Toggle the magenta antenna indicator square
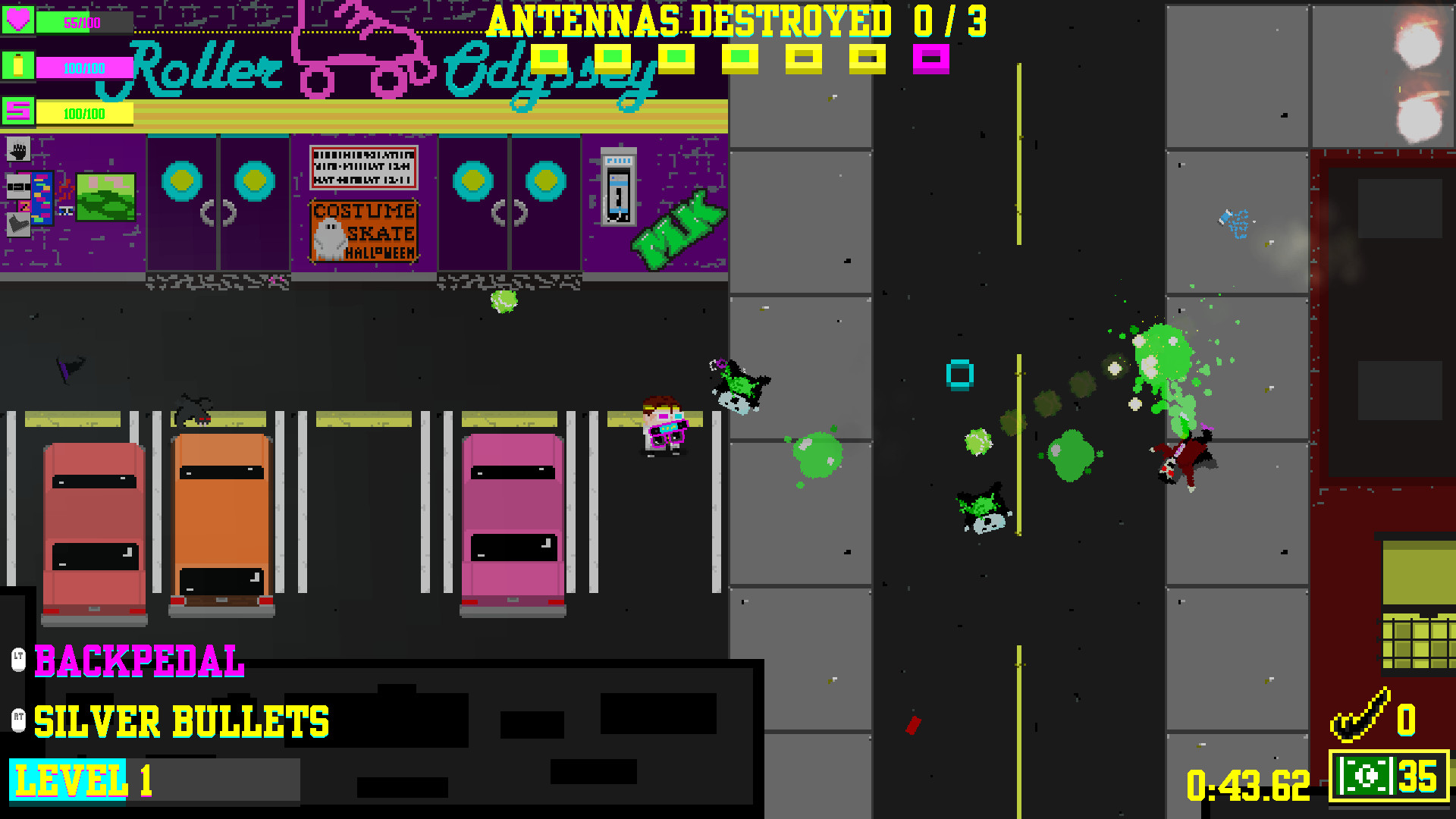Viewport: 1456px width, 819px height. pos(933,59)
